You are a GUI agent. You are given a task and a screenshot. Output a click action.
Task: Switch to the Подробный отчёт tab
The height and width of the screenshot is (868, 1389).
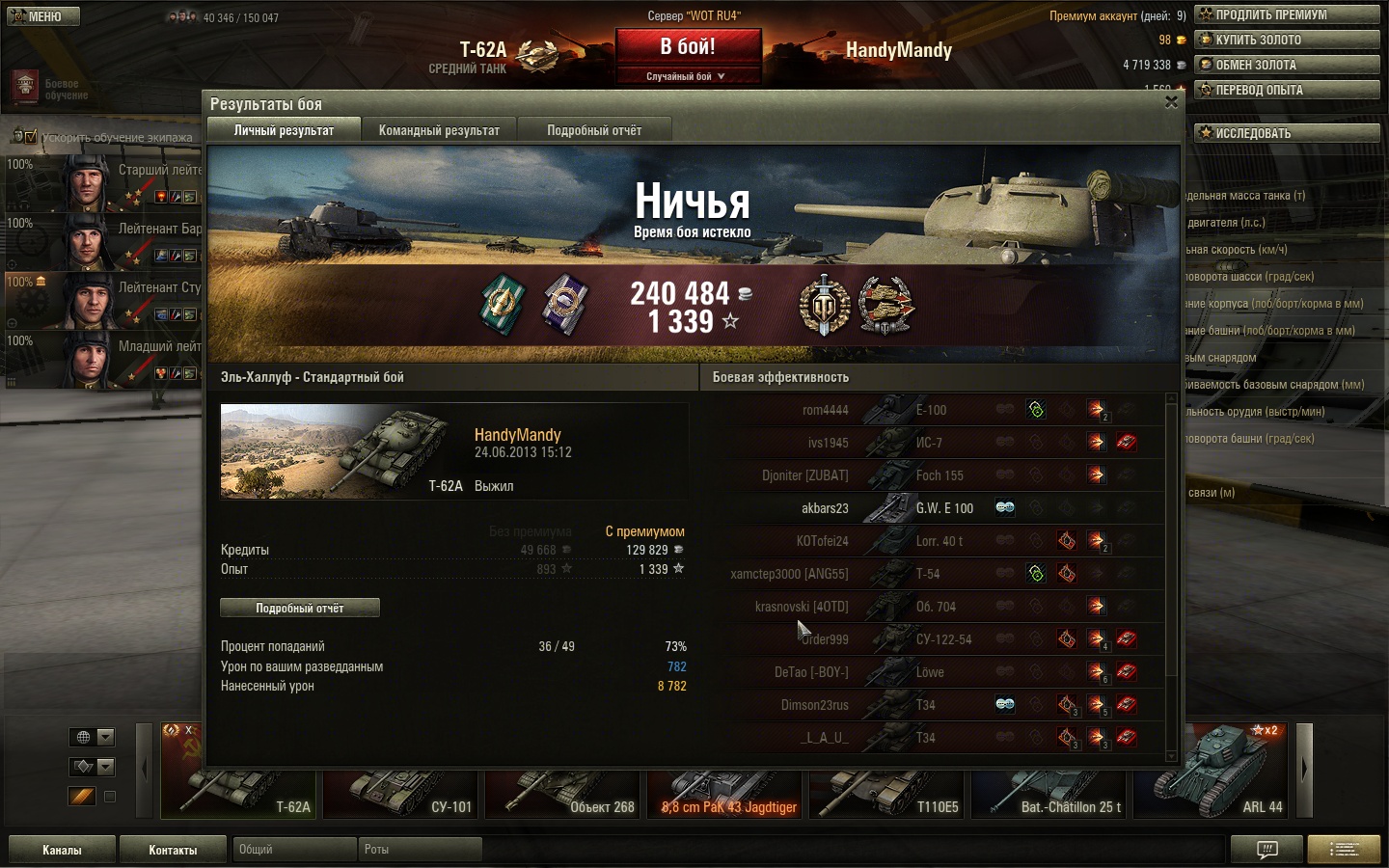[594, 130]
